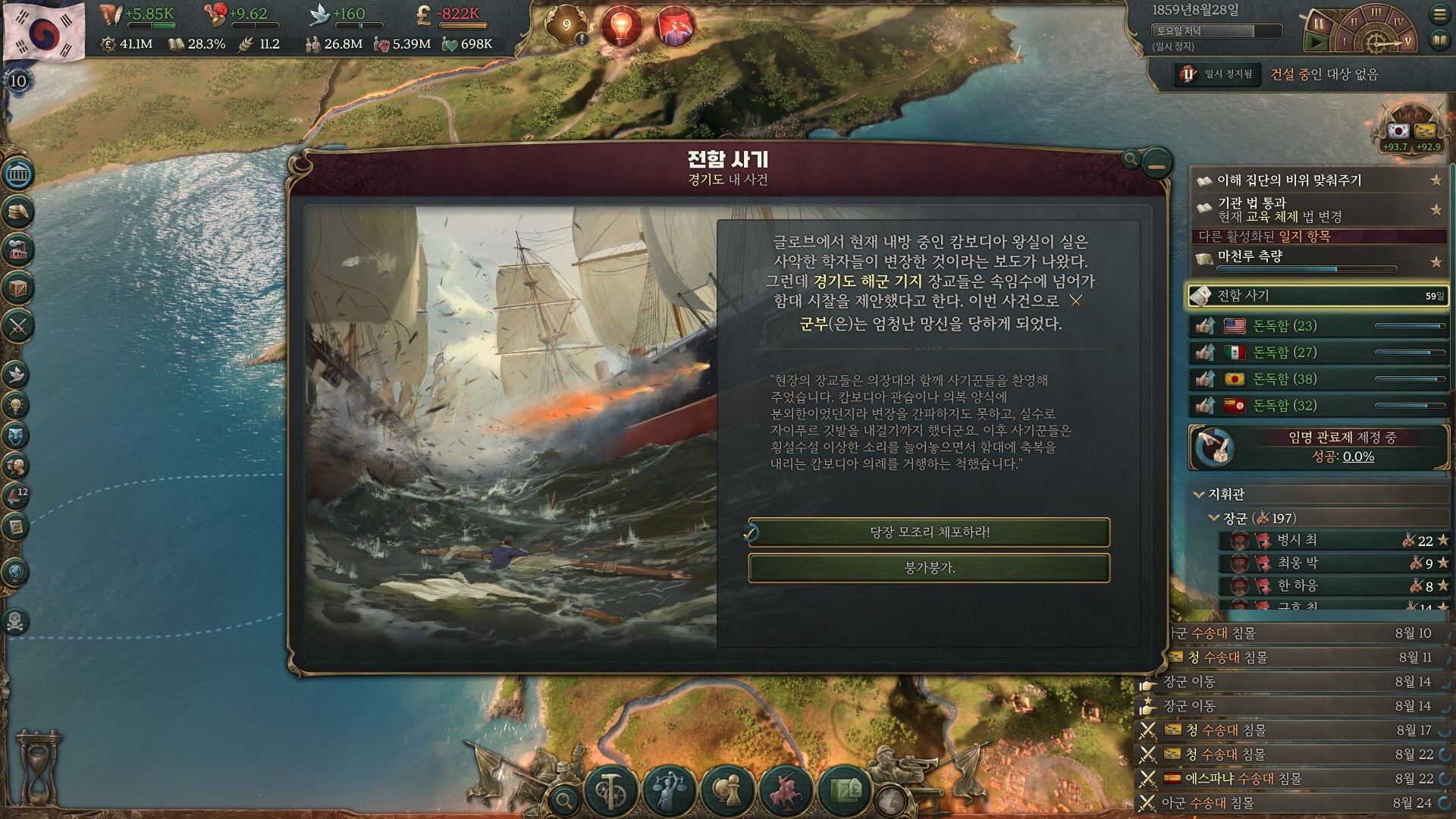This screenshot has width=1456, height=819.
Task: Toggle the game pause button
Action: tap(1318, 24)
